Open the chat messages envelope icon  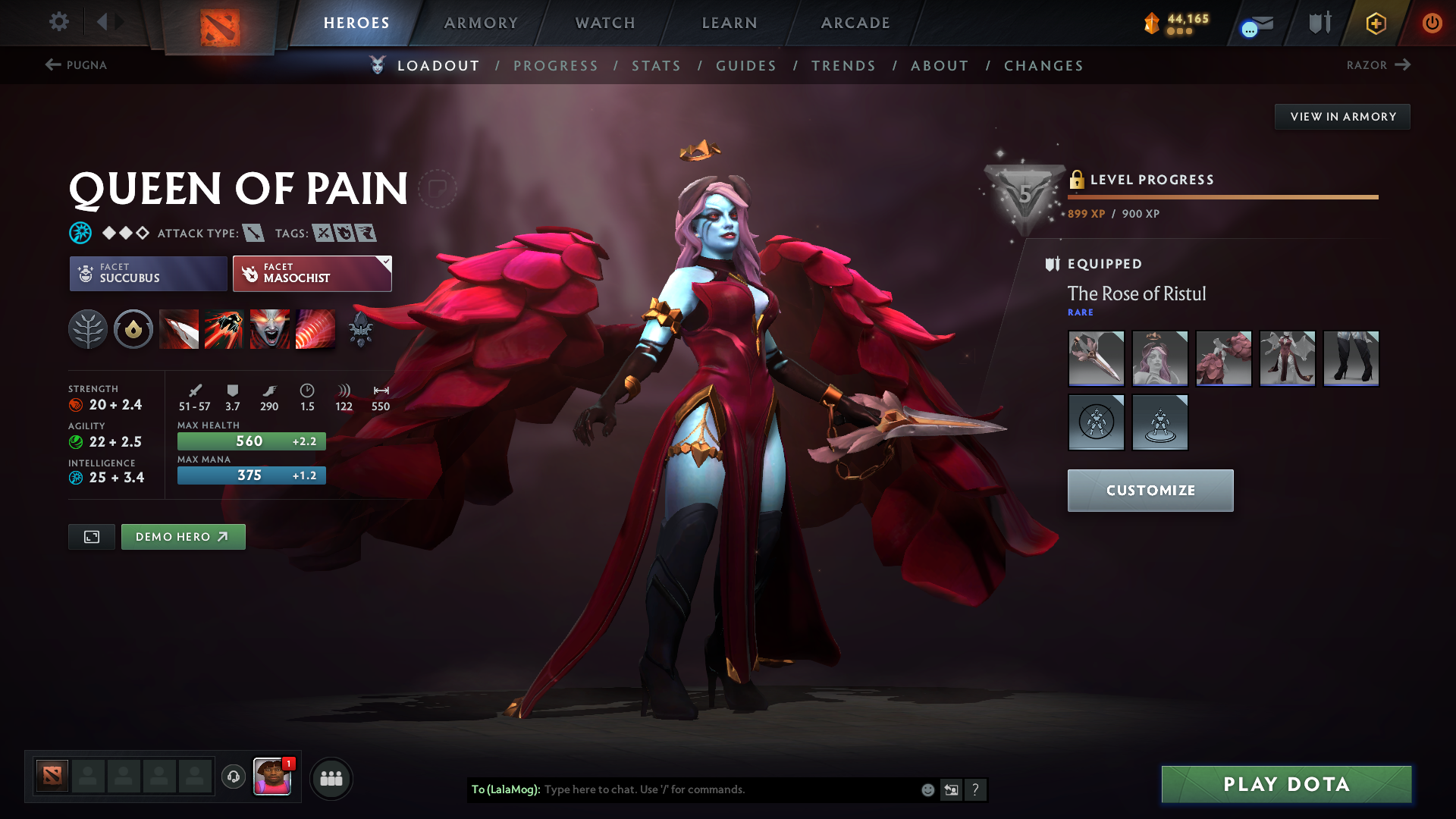pyautogui.click(x=1255, y=23)
